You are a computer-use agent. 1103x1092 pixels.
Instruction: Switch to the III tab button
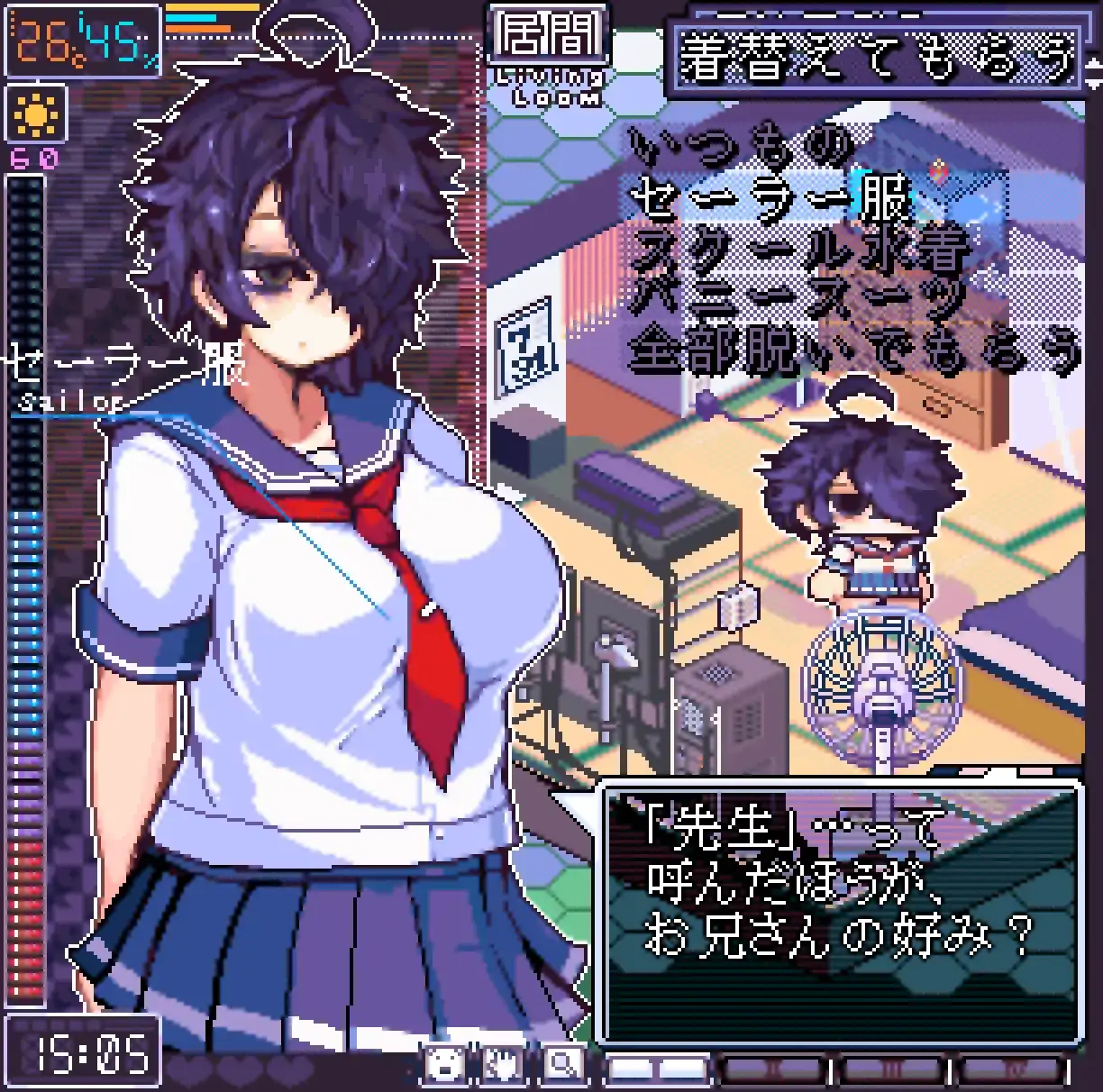(x=892, y=1069)
